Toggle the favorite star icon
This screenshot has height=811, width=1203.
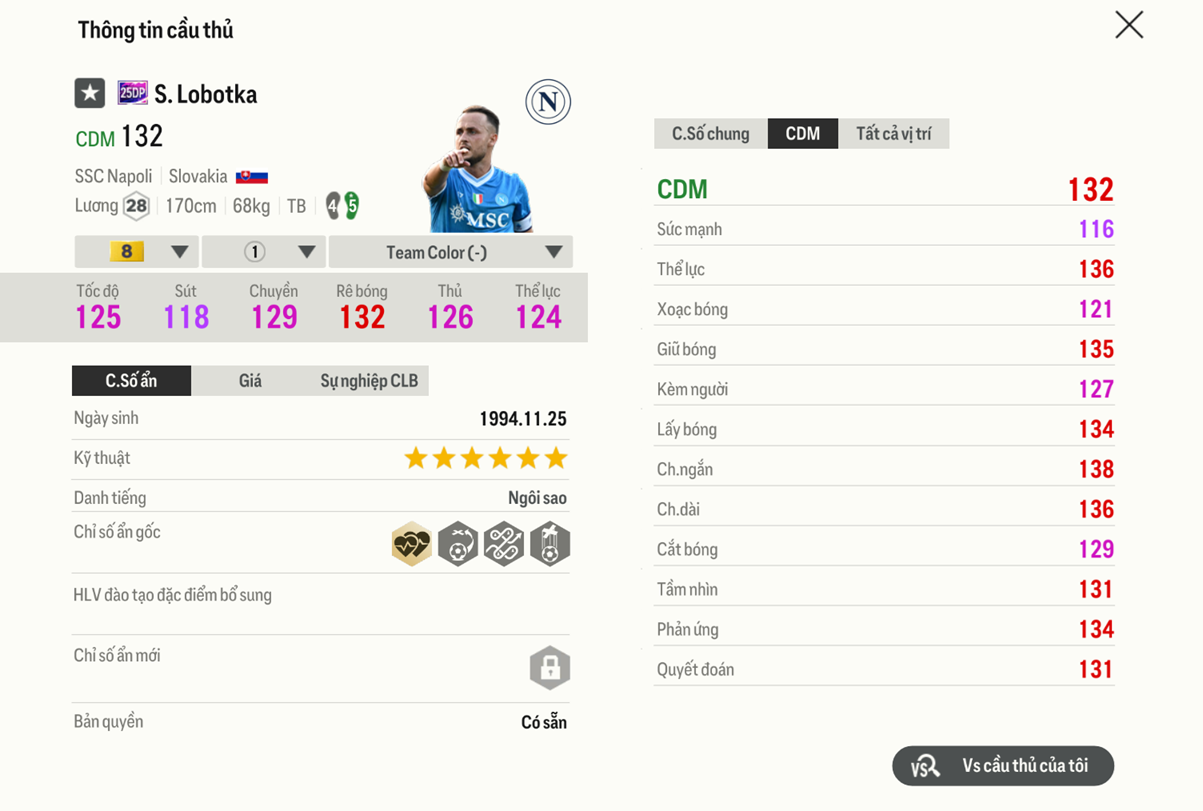(90, 94)
